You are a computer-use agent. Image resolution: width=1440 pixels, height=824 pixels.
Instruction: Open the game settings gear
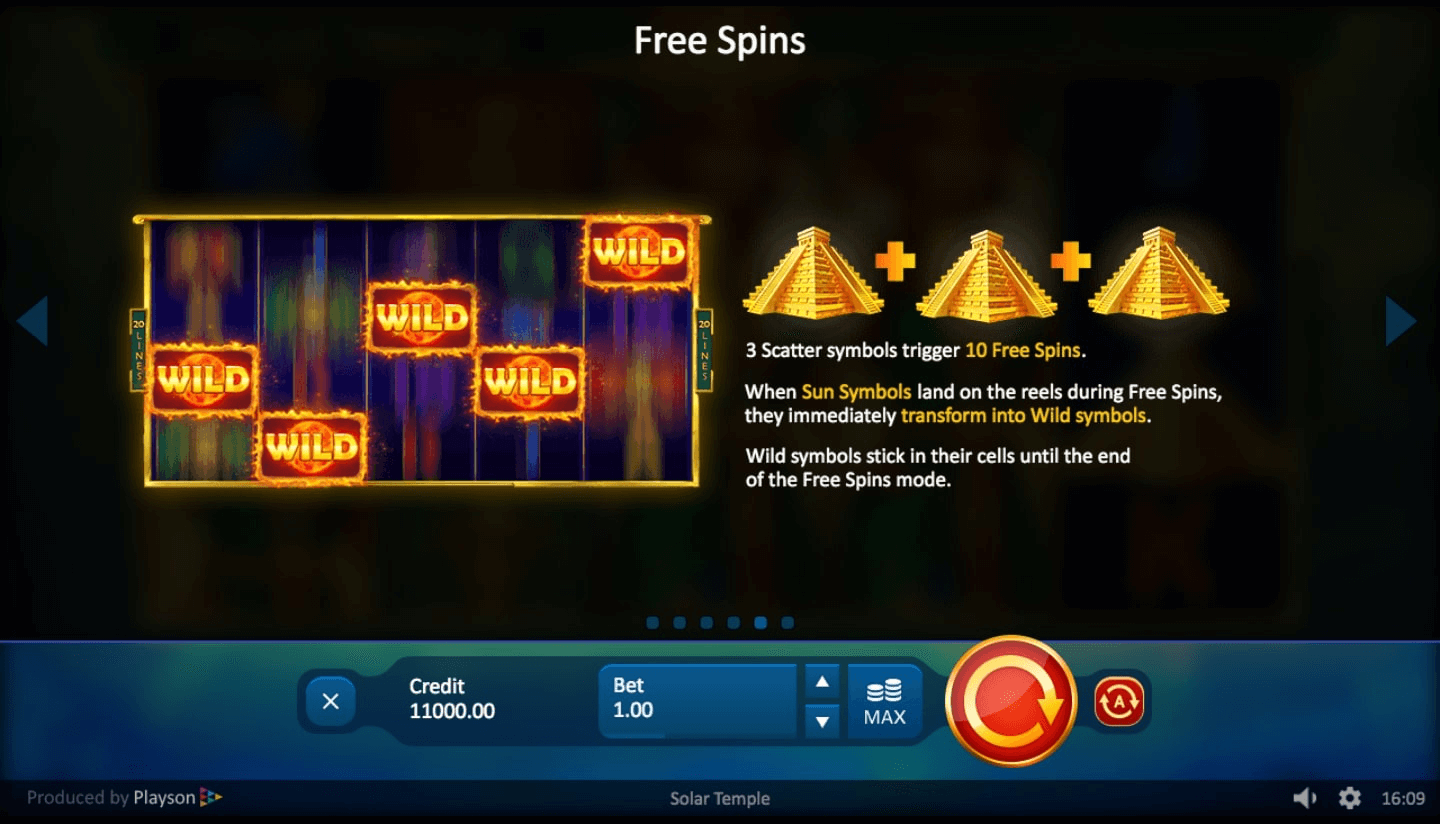[x=1350, y=798]
